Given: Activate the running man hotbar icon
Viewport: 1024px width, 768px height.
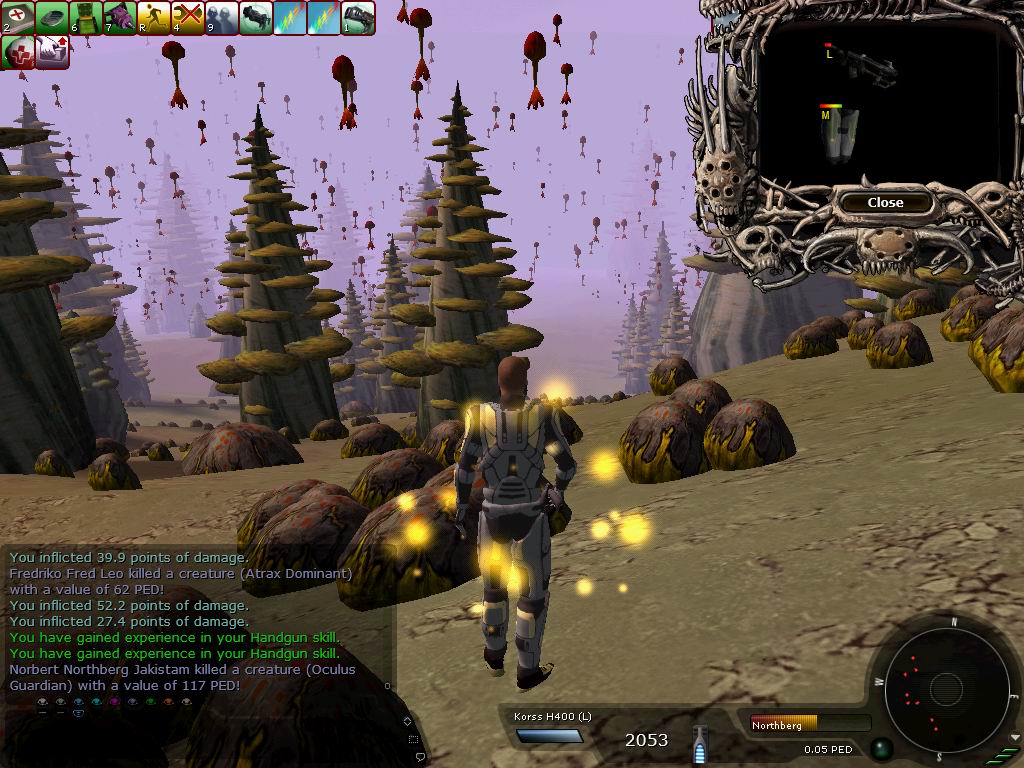Looking at the screenshot, I should point(154,17).
